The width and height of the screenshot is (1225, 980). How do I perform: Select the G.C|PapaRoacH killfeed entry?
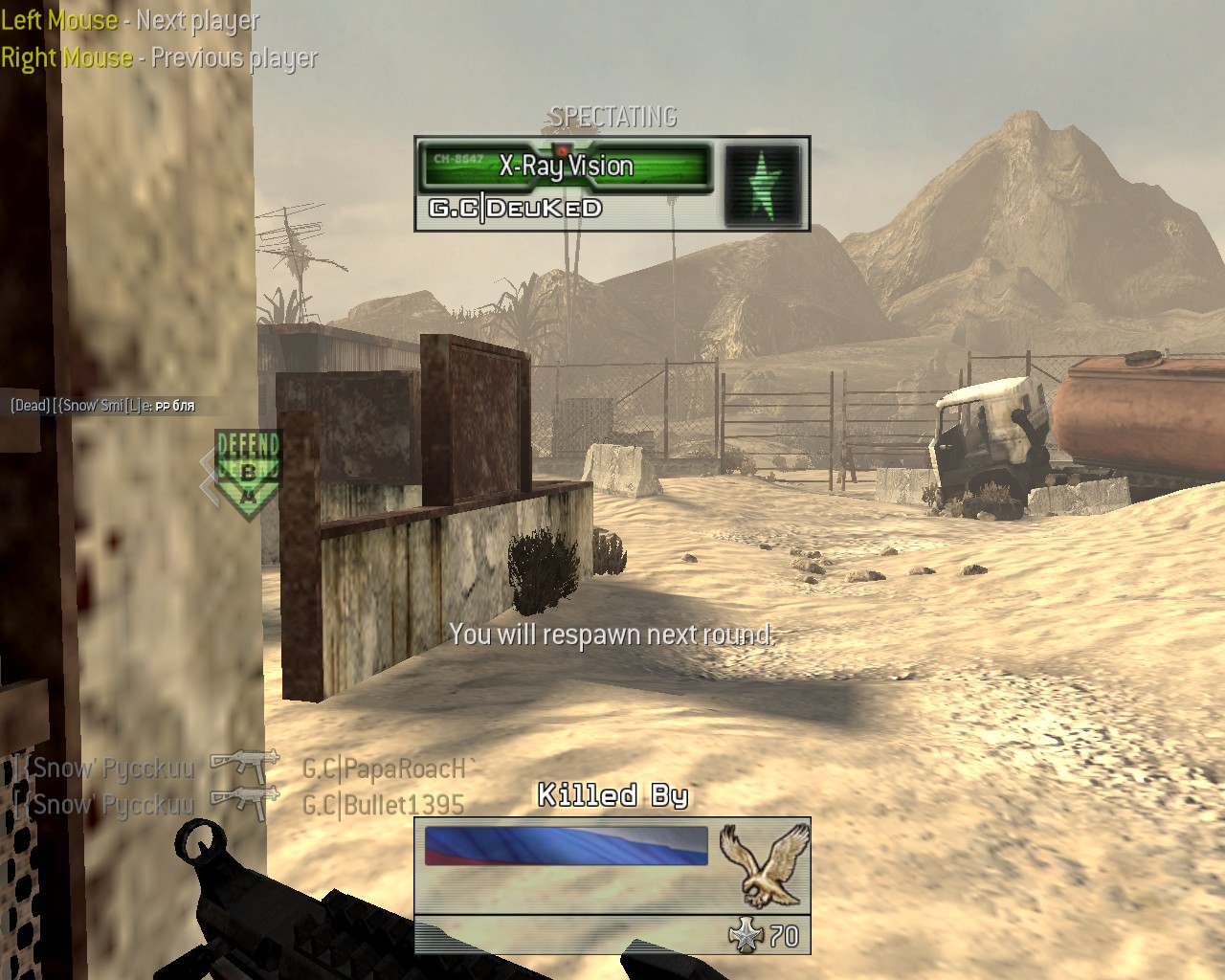389,768
